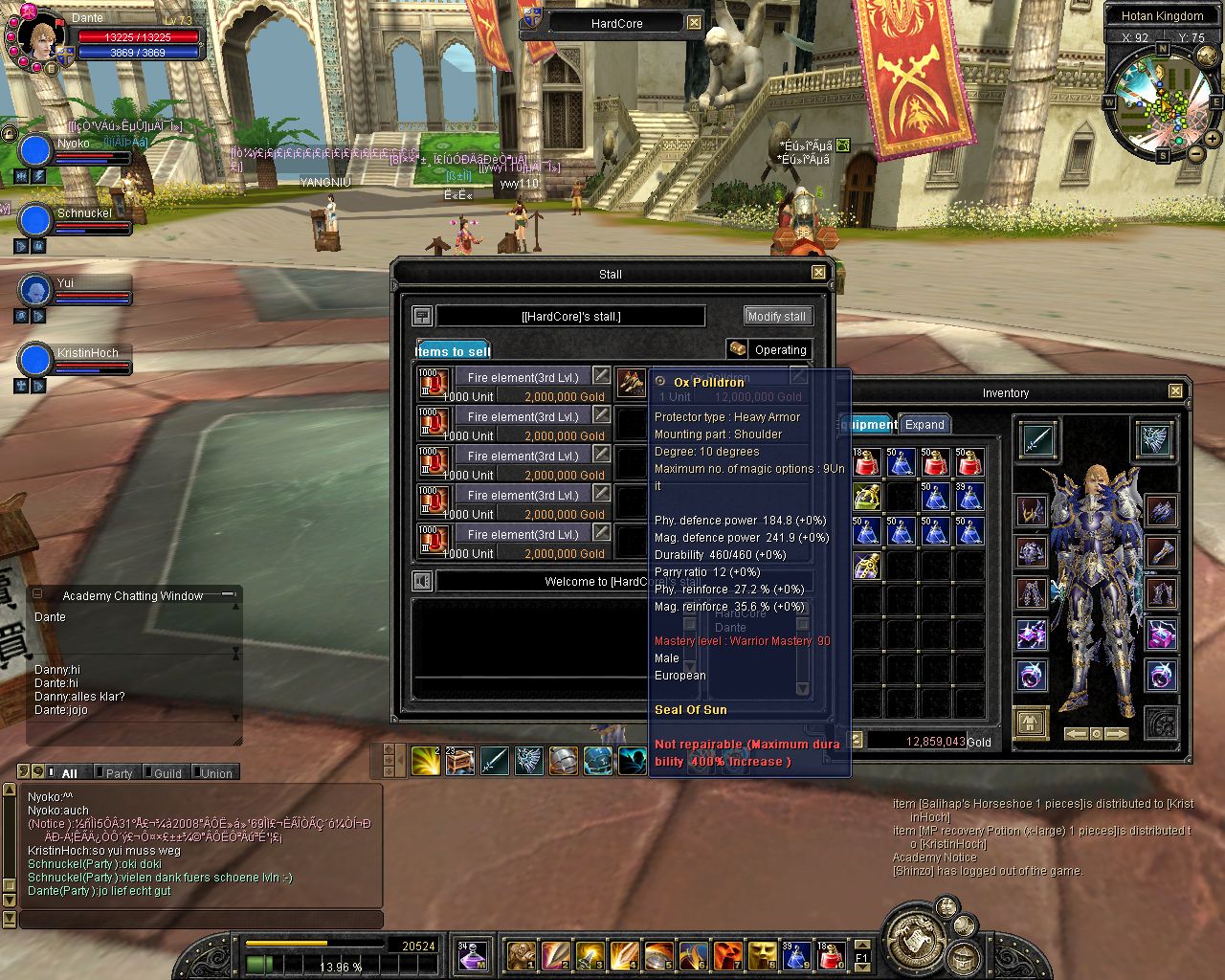Activate the golden mask skill in slot 8

762,954
